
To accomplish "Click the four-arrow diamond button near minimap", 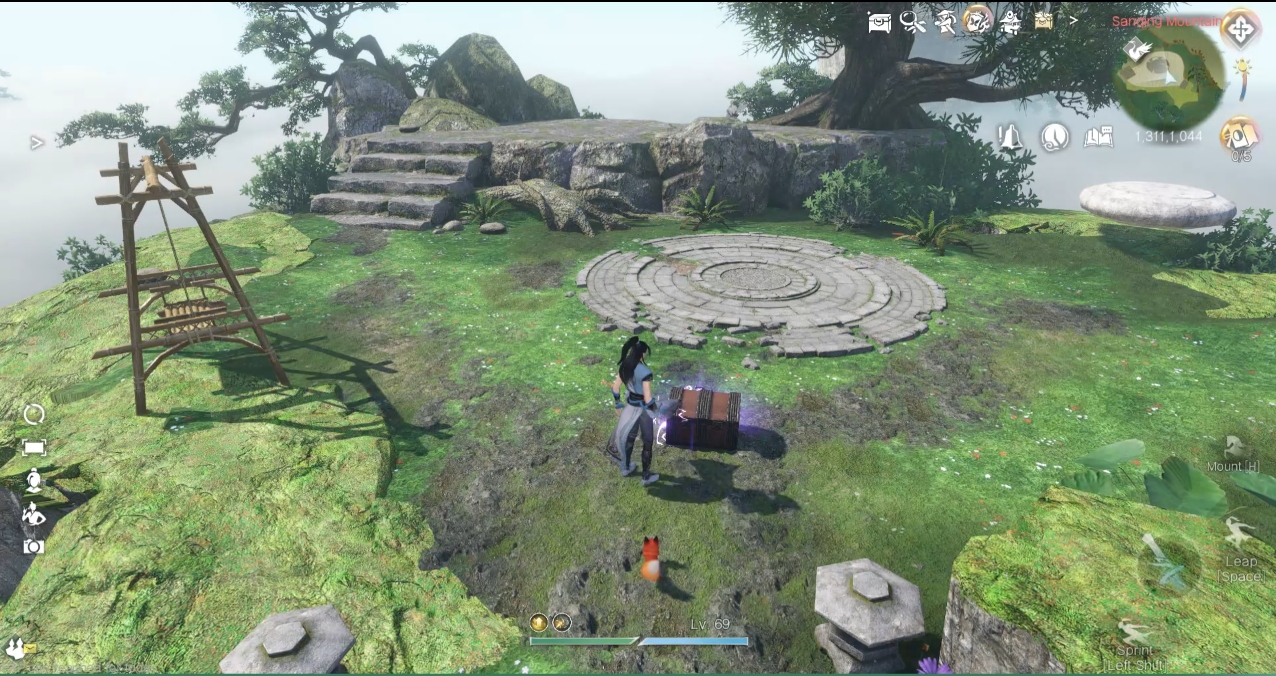I will 1240,29.
